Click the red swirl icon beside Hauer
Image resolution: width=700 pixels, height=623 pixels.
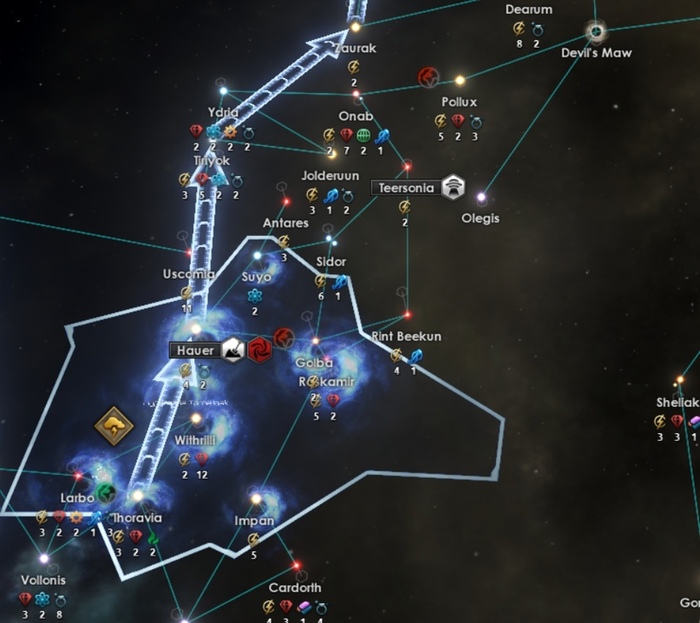pos(260,349)
